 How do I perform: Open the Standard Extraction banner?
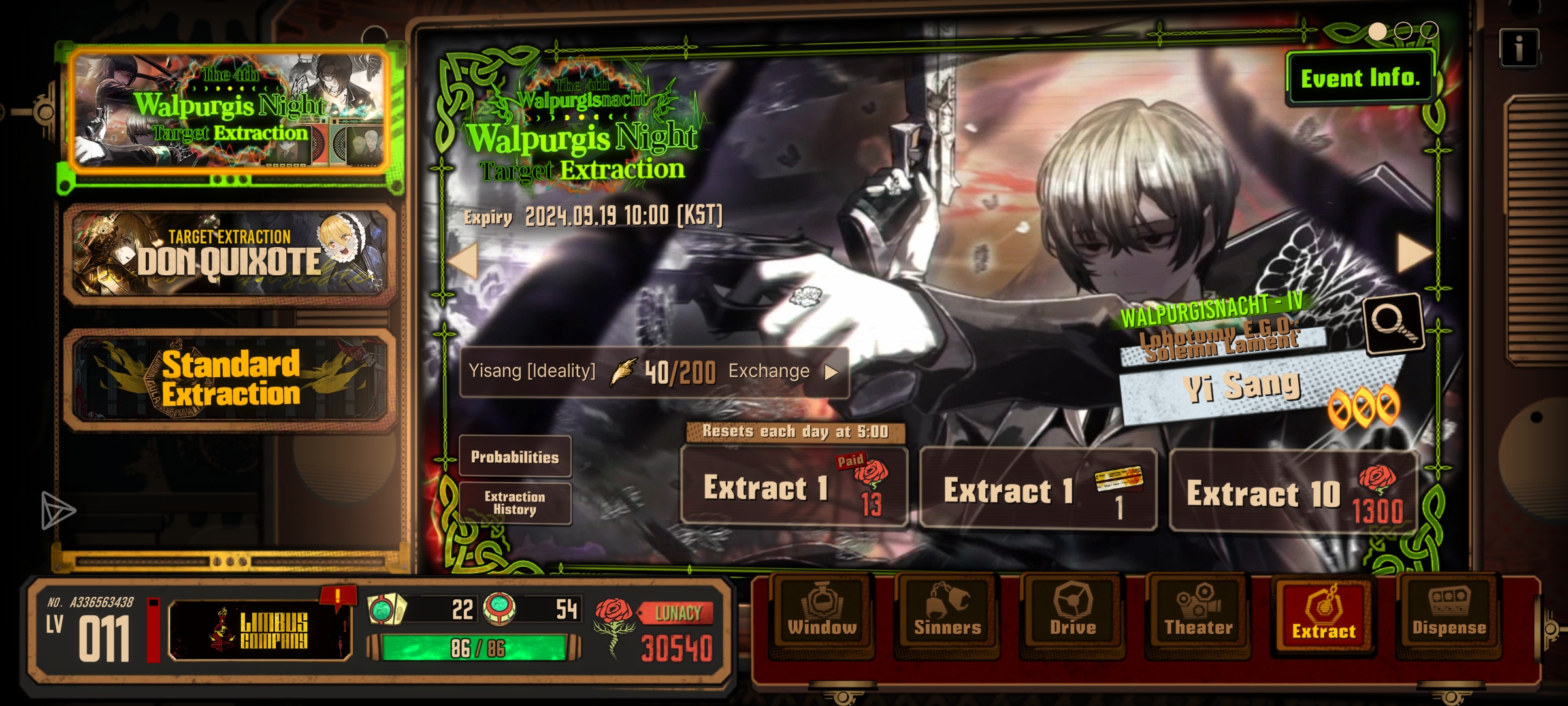tap(230, 378)
